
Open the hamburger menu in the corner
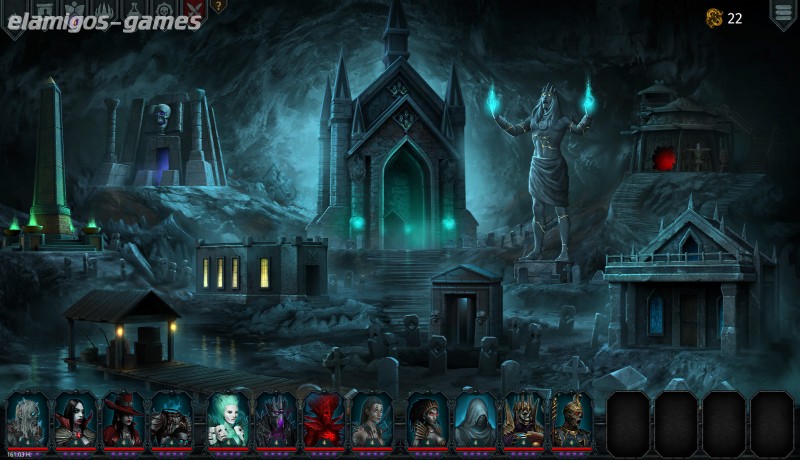pos(782,12)
